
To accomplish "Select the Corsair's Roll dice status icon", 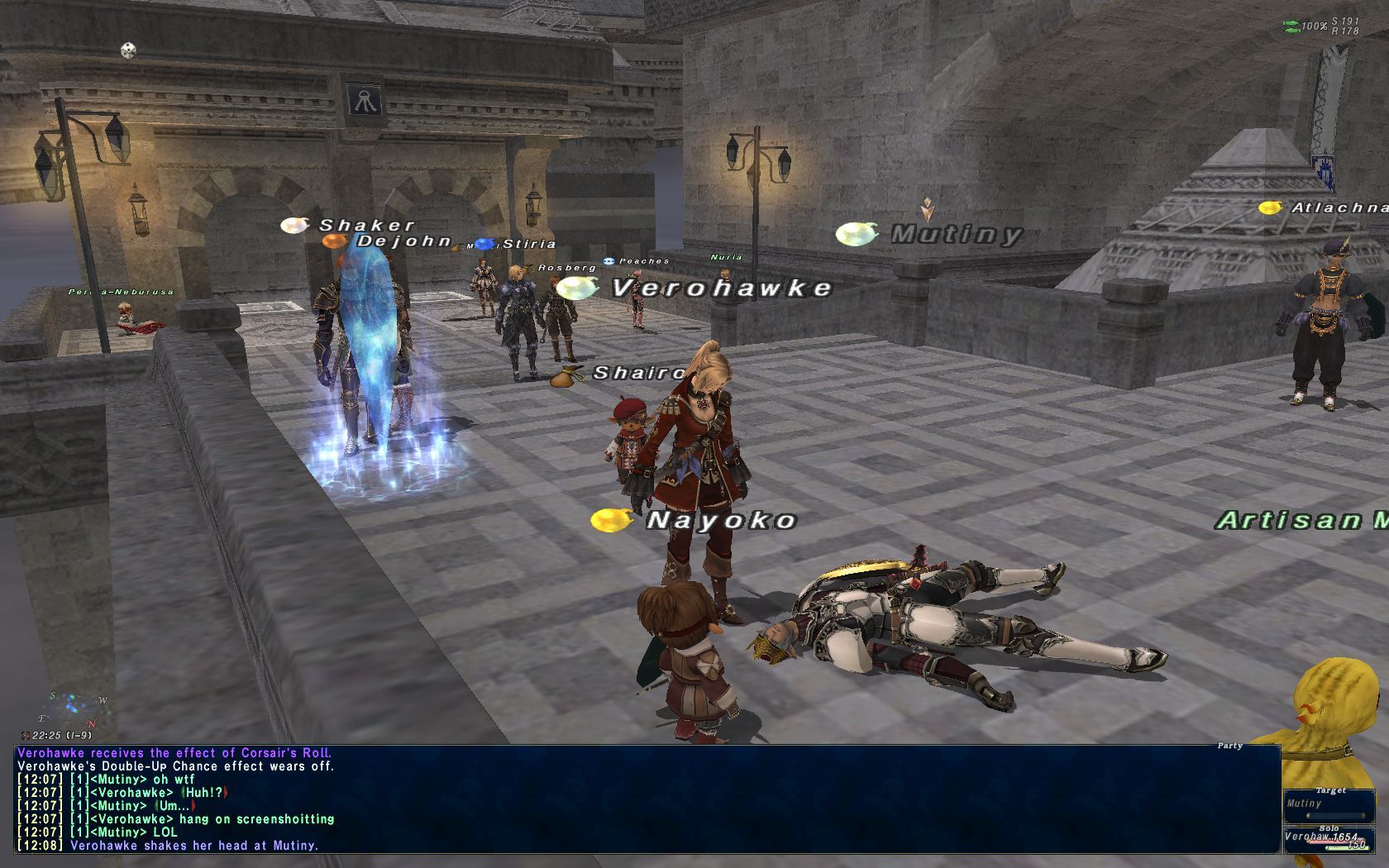I will click(128, 51).
